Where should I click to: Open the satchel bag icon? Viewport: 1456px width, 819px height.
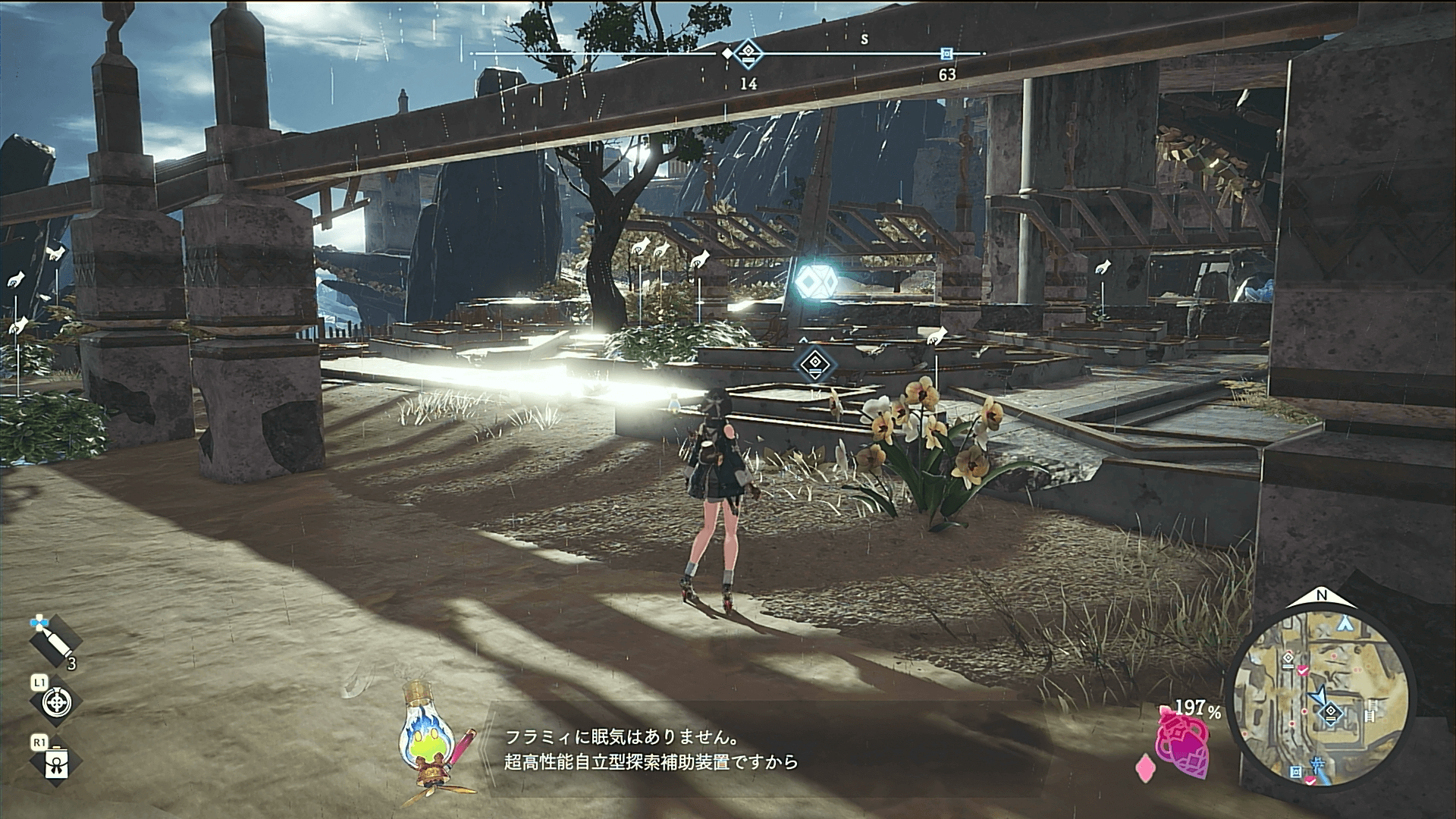click(58, 763)
